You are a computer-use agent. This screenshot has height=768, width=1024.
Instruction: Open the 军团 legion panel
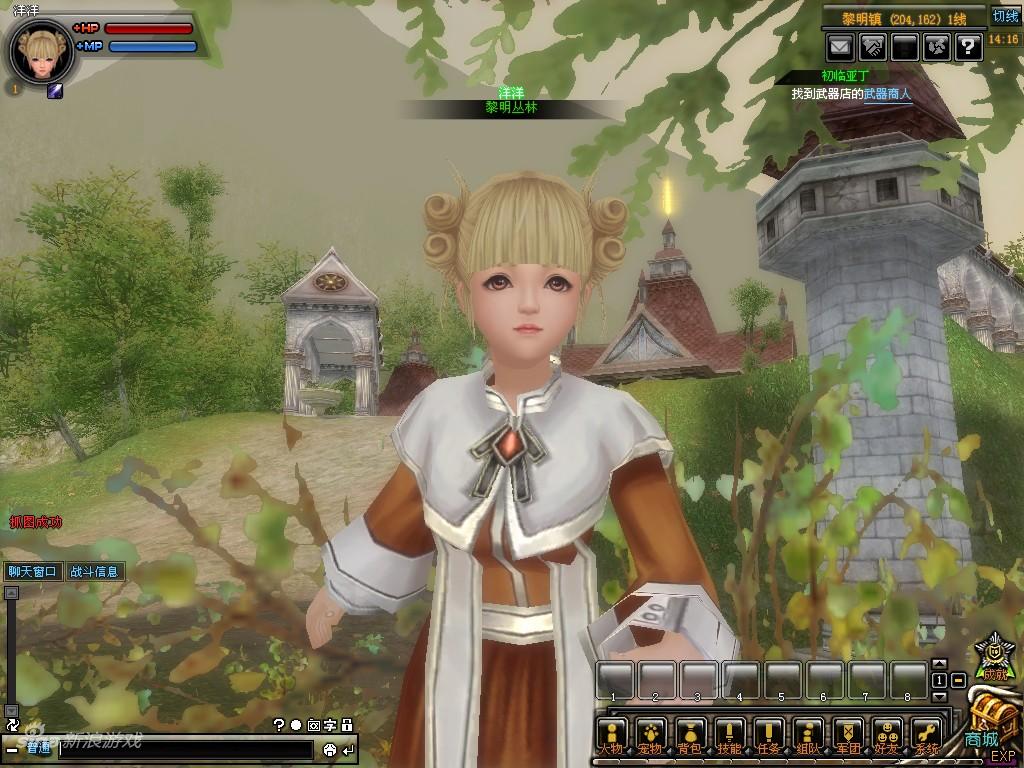point(848,735)
